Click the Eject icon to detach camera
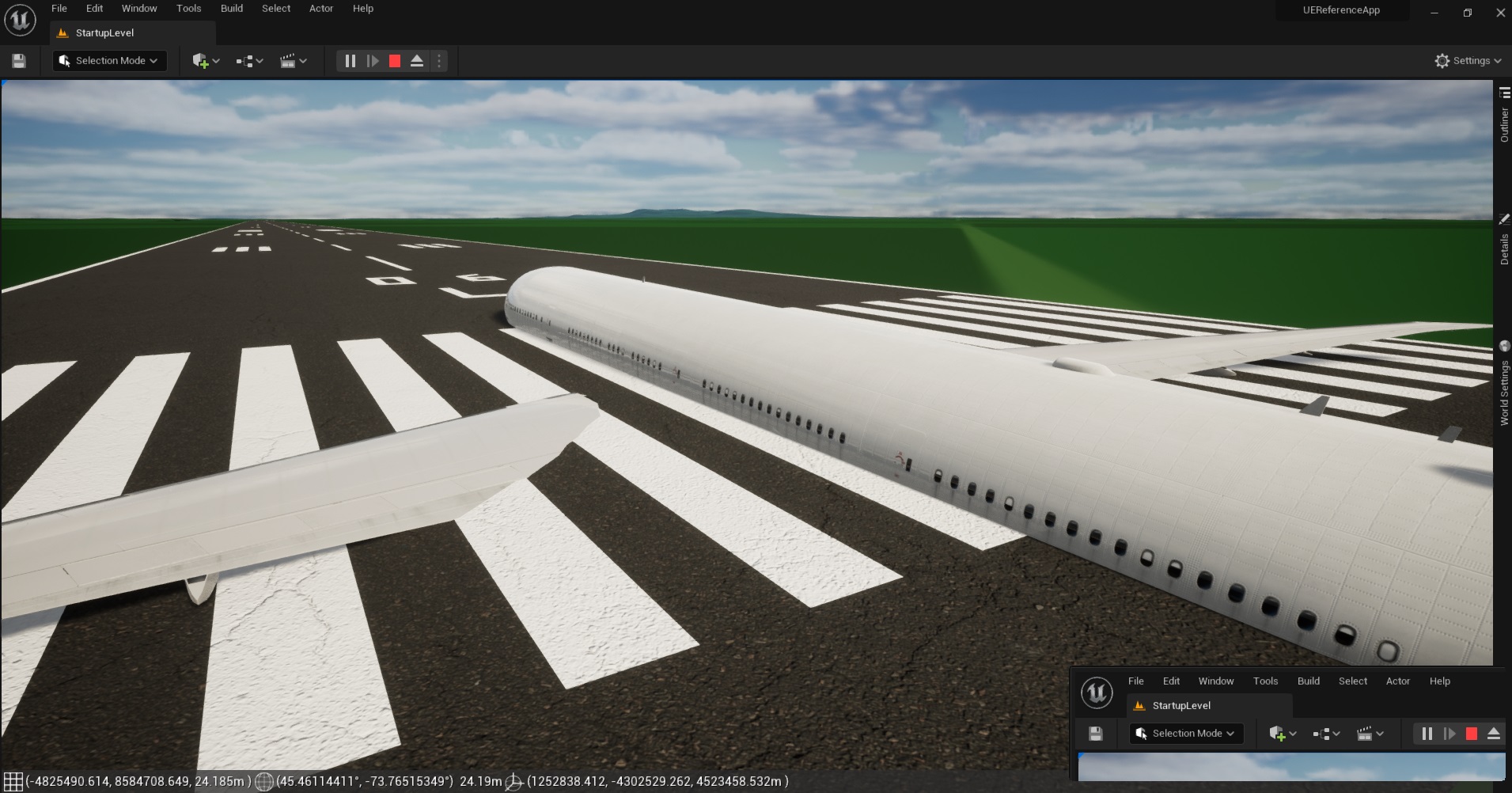 [417, 60]
